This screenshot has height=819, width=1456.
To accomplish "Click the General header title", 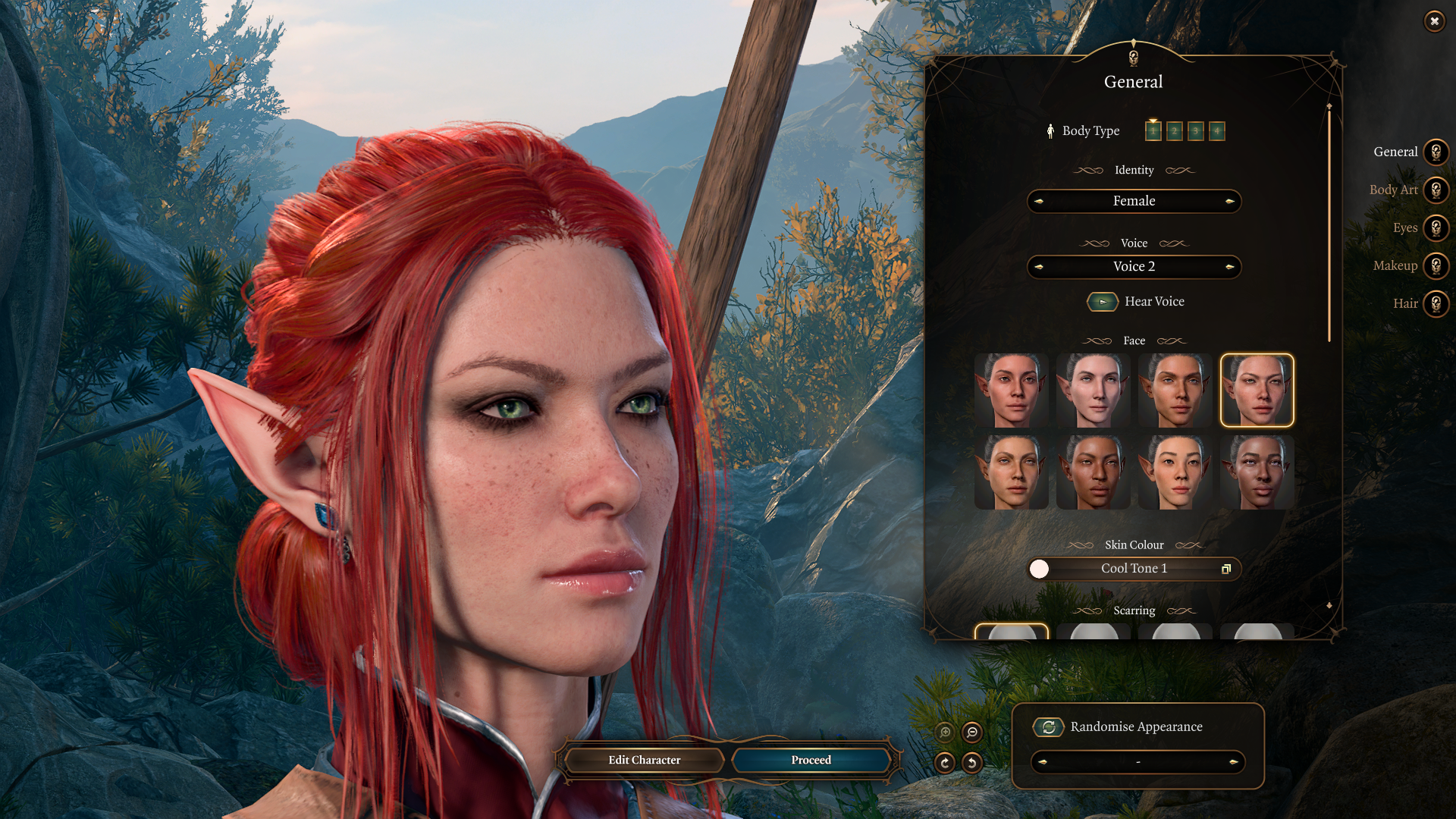I will tap(1133, 82).
